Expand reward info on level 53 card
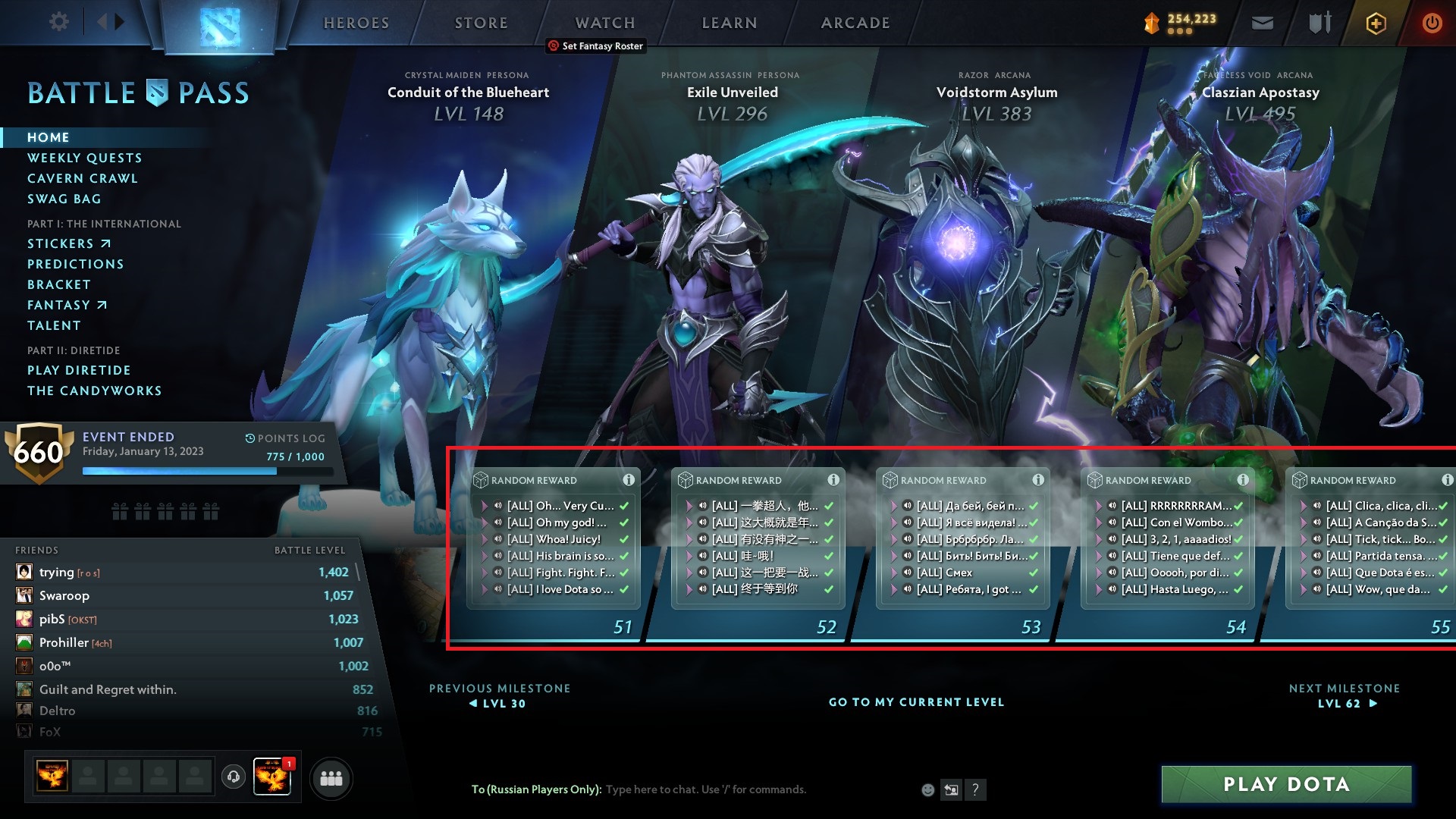Image resolution: width=1456 pixels, height=819 pixels. pyautogui.click(x=1037, y=480)
